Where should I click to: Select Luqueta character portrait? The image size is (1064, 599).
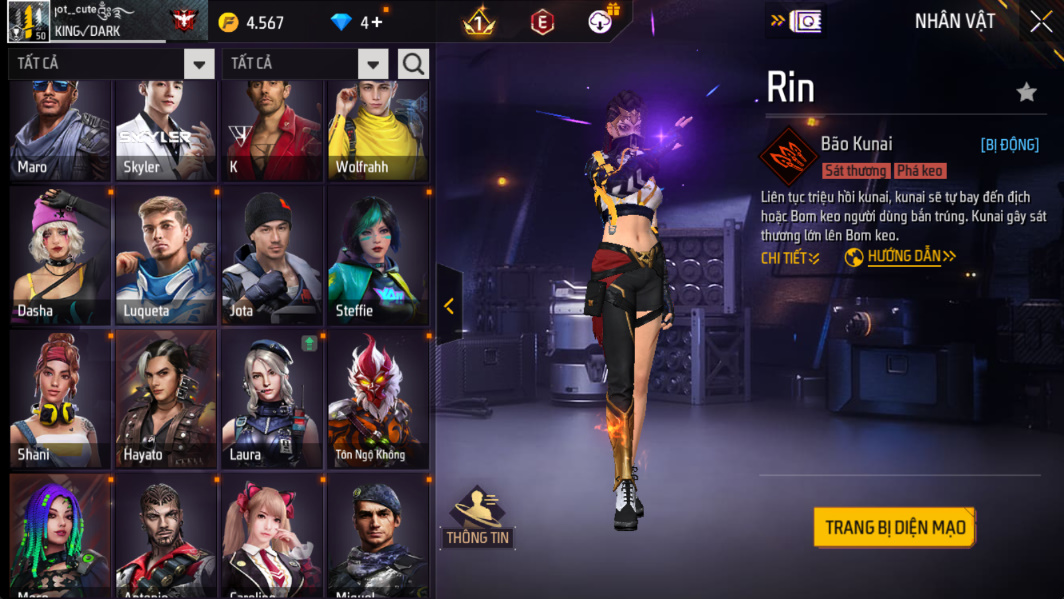(x=166, y=257)
